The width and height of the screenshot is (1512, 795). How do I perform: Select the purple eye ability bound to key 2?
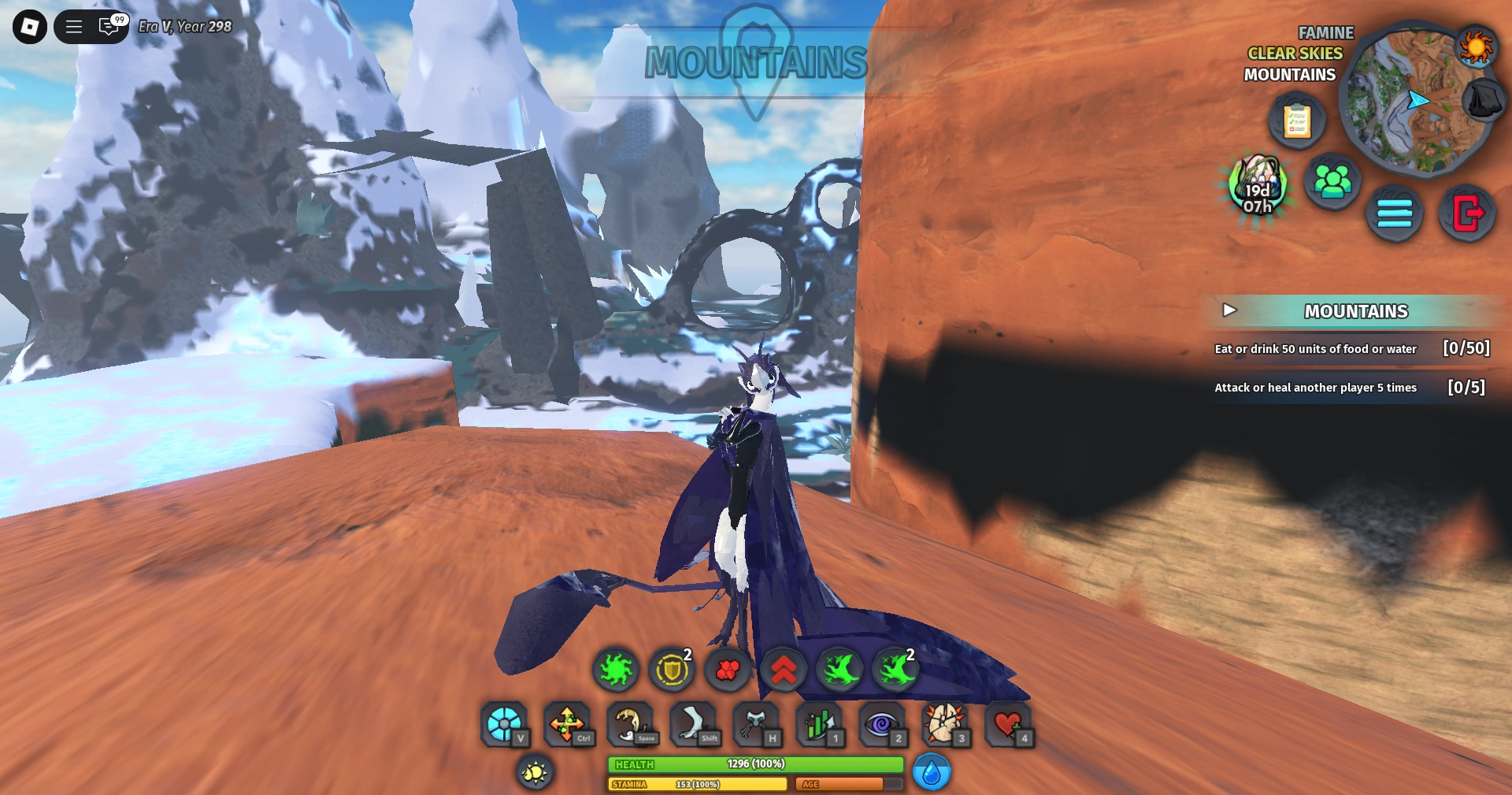[884, 724]
